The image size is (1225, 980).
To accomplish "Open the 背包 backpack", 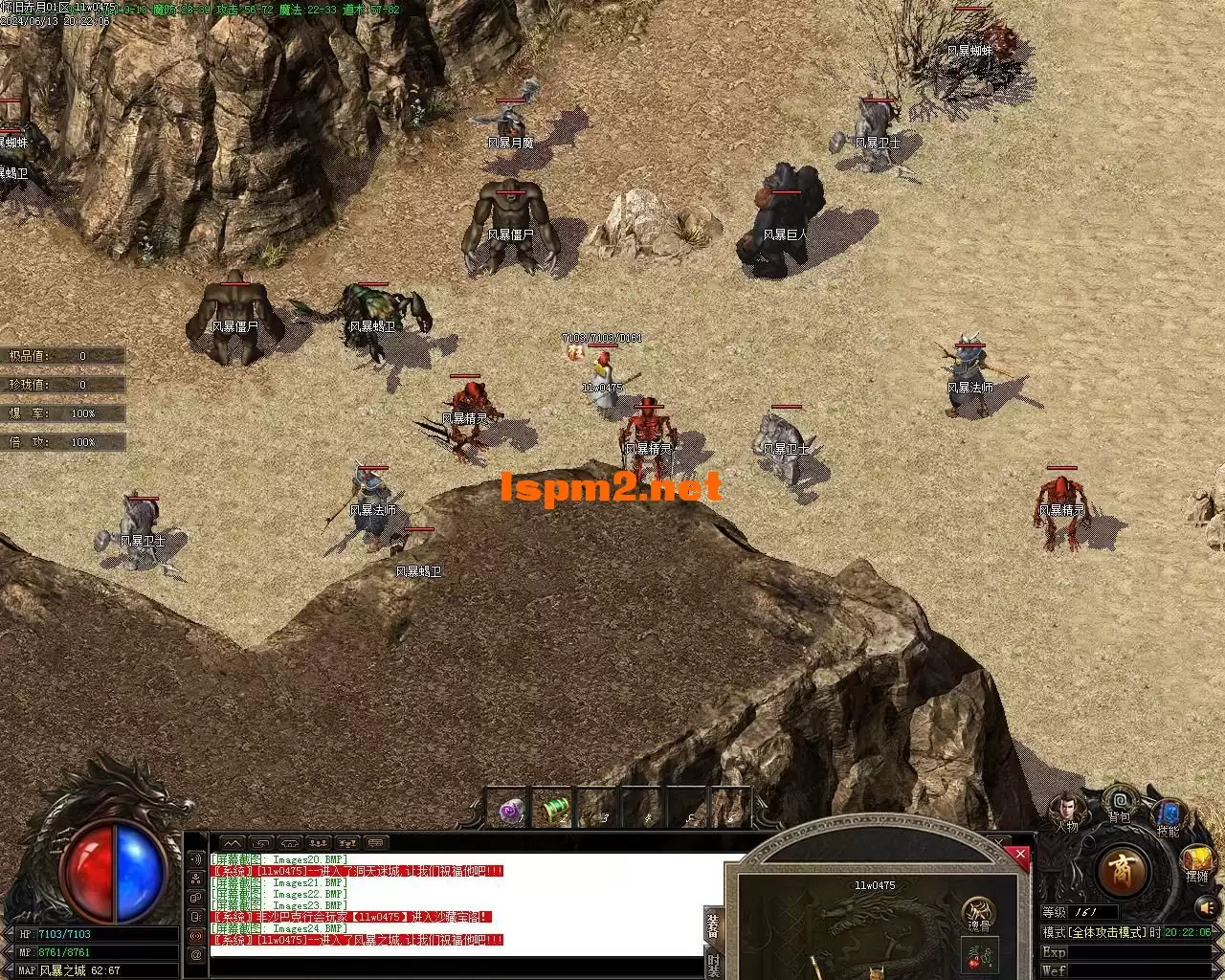I will pyautogui.click(x=1120, y=802).
